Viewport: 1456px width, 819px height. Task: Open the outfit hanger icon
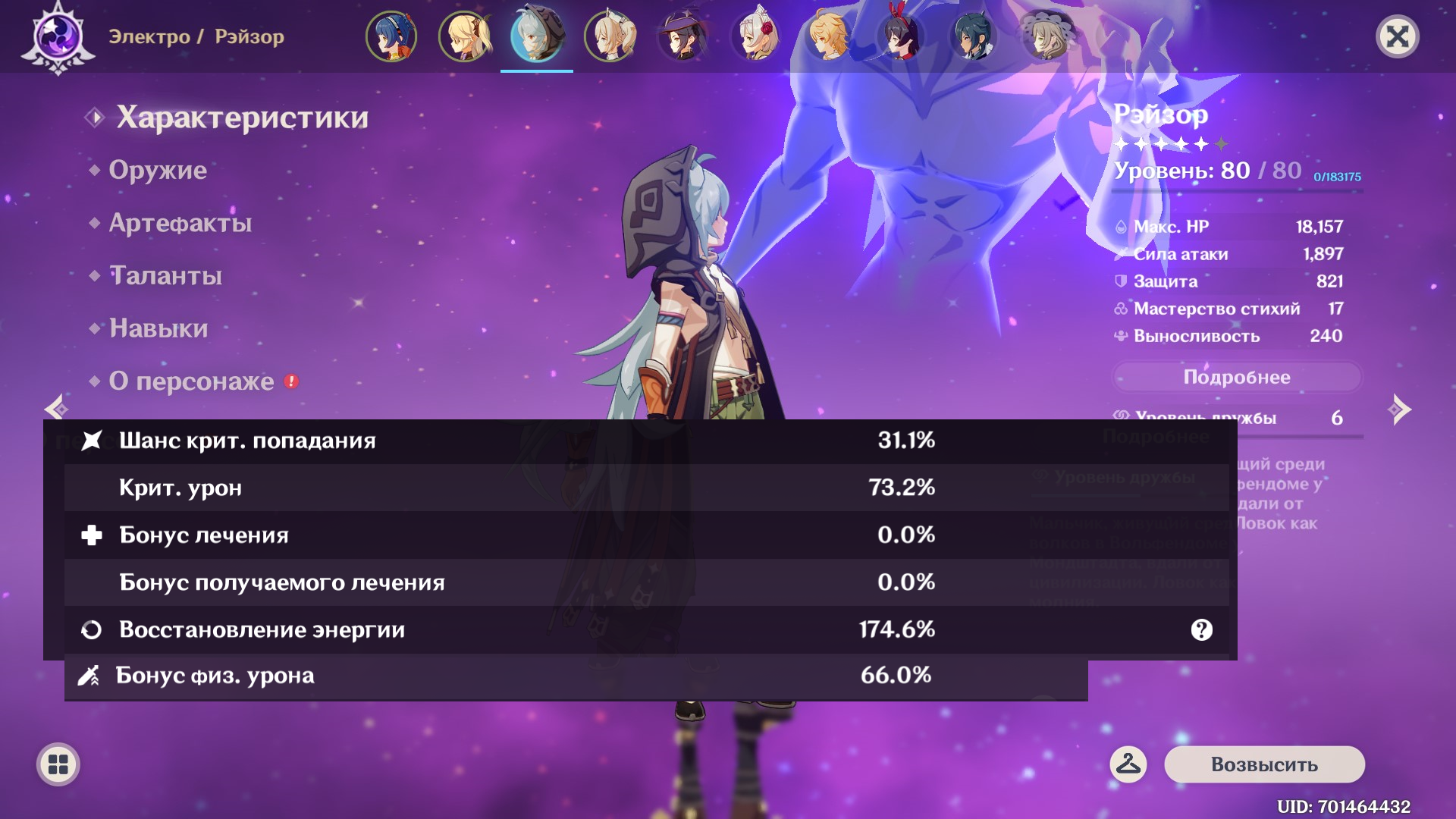[x=1128, y=764]
